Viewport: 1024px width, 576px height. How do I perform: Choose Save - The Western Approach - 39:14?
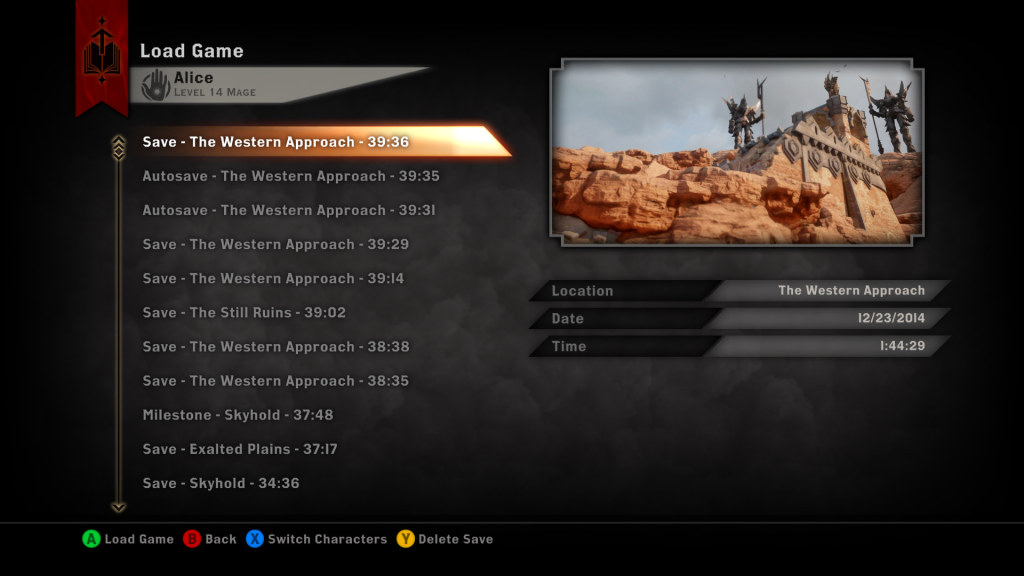pyautogui.click(x=273, y=278)
